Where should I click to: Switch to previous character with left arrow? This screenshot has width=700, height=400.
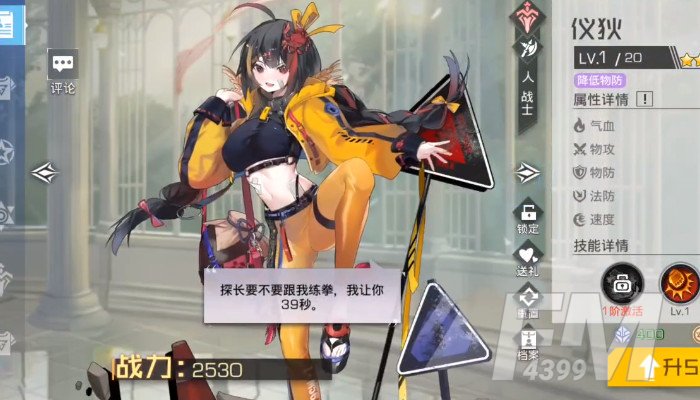click(x=46, y=172)
